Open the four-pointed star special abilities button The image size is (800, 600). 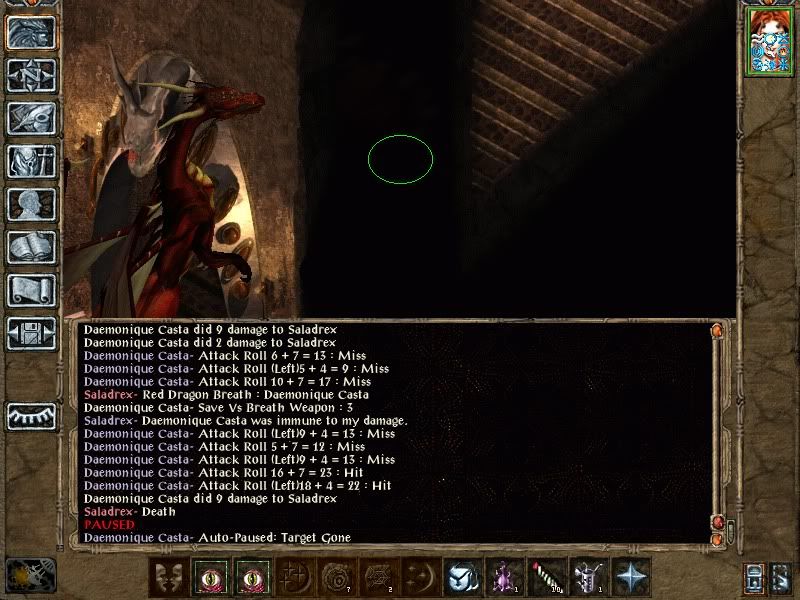632,576
